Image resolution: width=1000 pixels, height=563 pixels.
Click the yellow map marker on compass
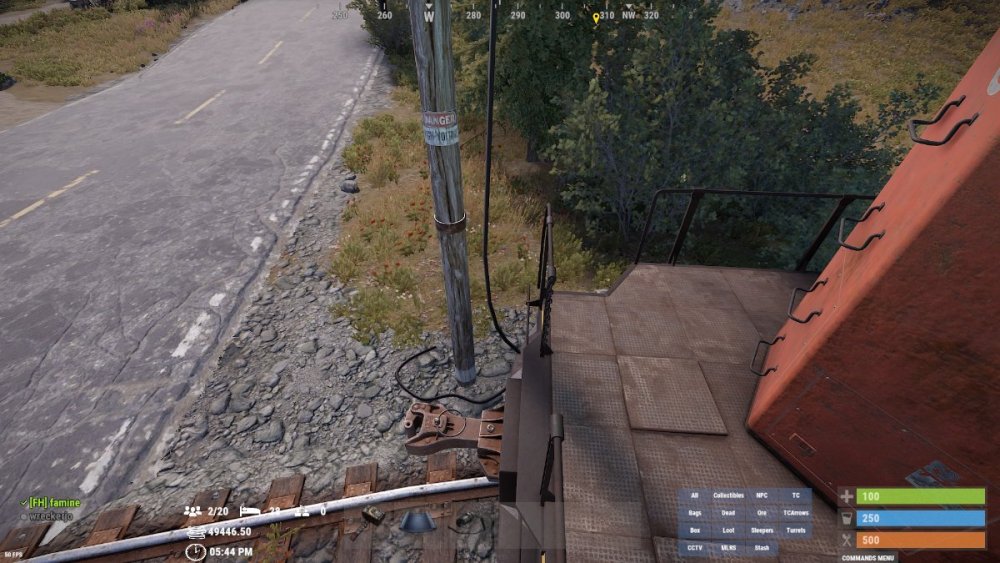(596, 18)
